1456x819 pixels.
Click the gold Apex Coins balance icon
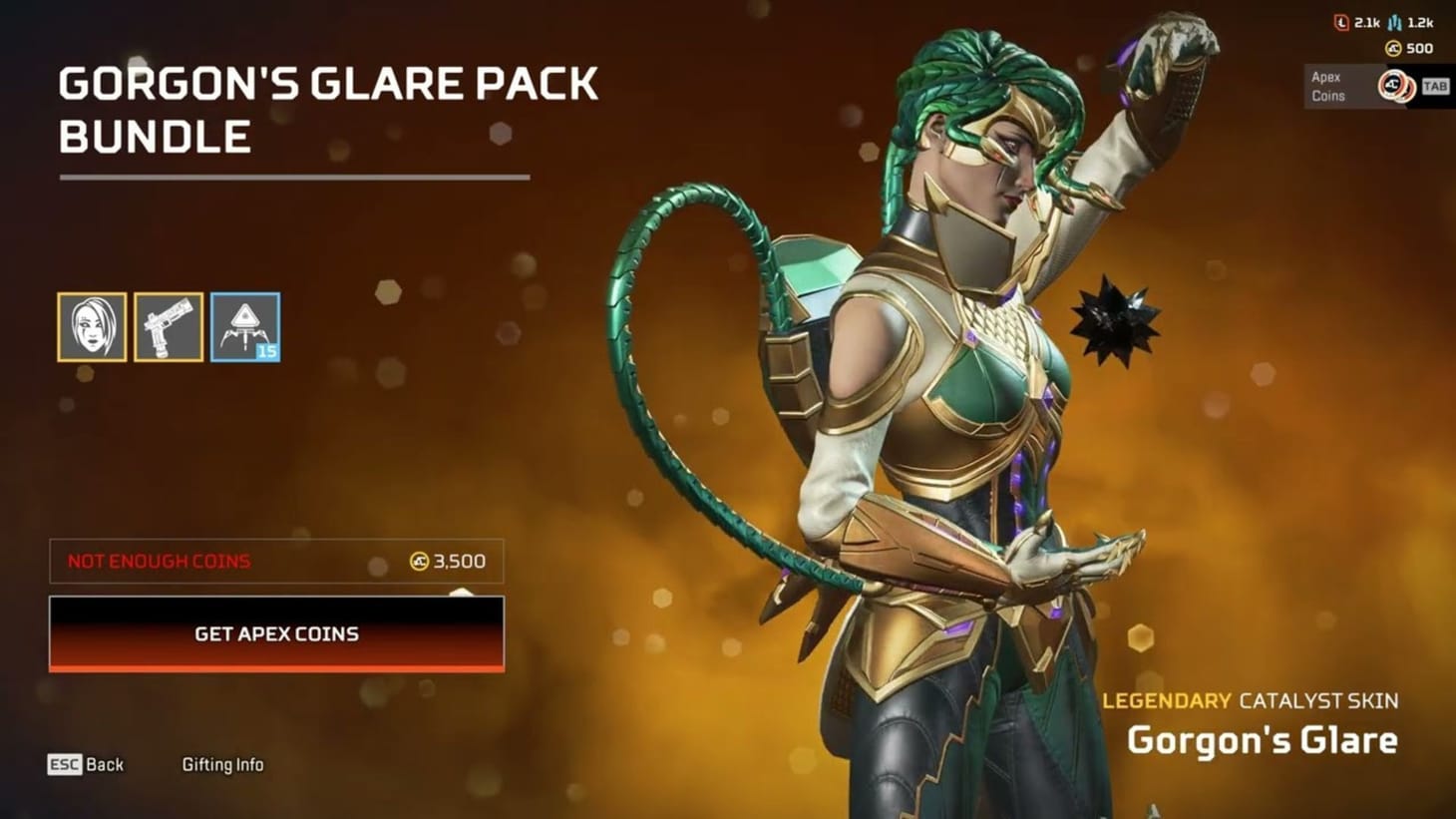click(x=1391, y=47)
